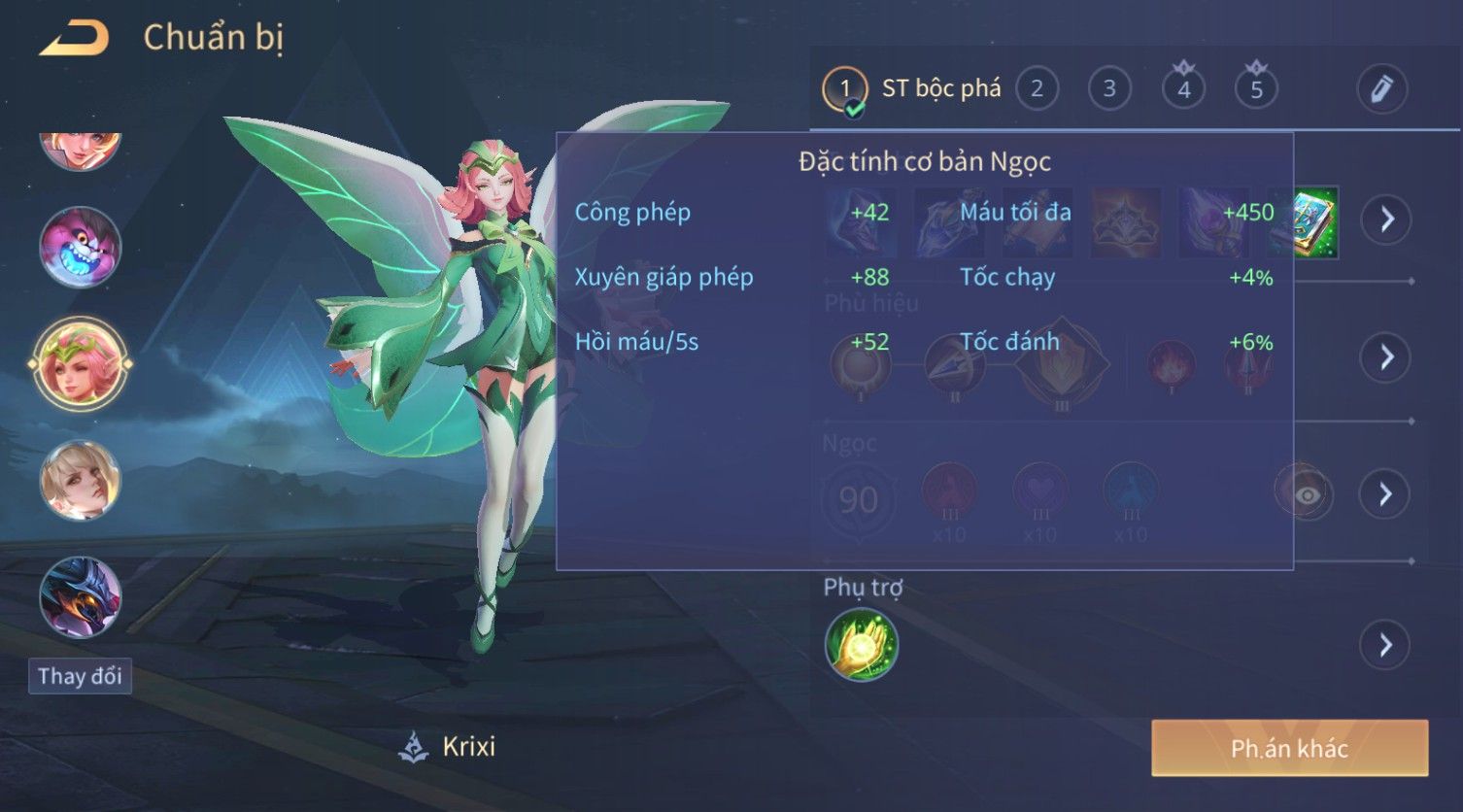Select the Krixi hero portrait
The width and height of the screenshot is (1463, 812).
click(81, 364)
